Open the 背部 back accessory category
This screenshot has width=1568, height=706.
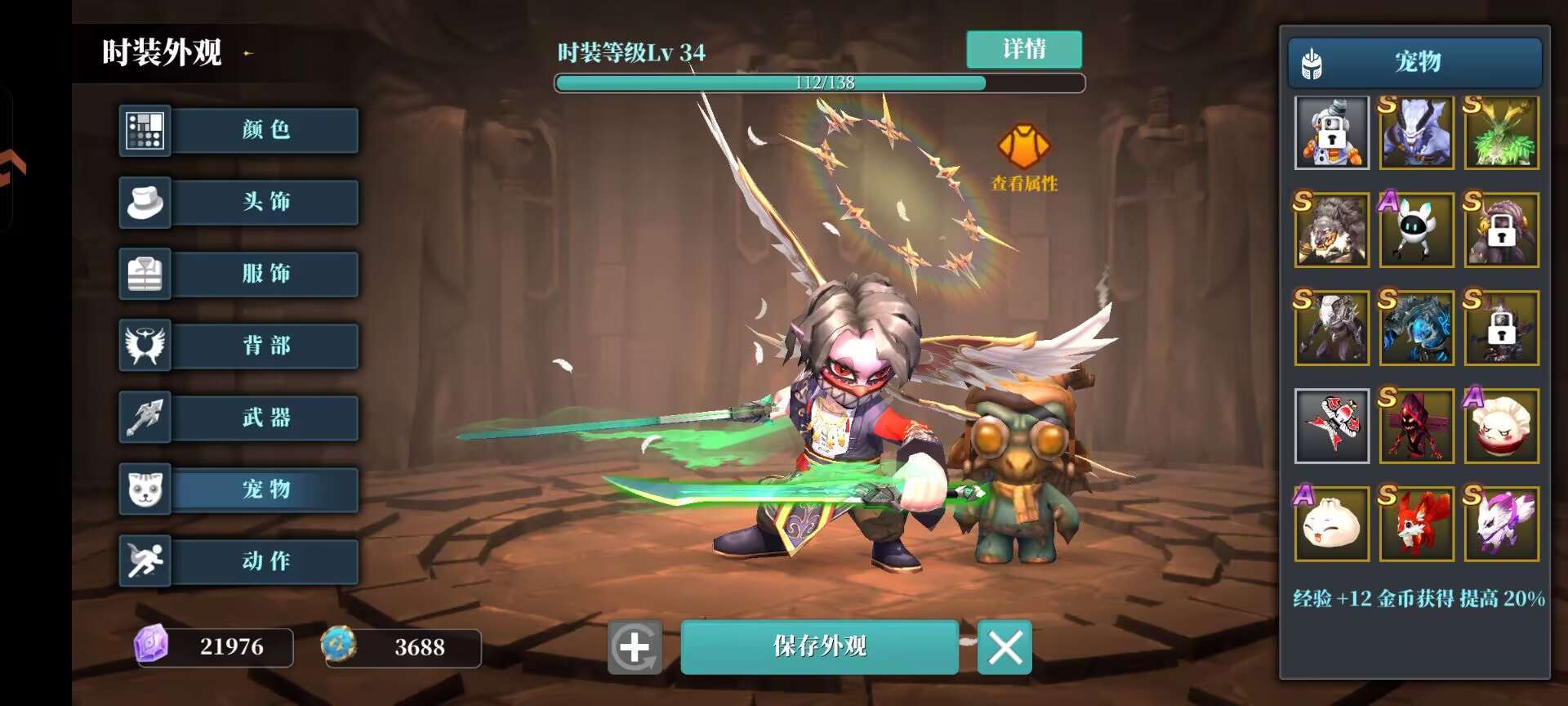[145, 346]
